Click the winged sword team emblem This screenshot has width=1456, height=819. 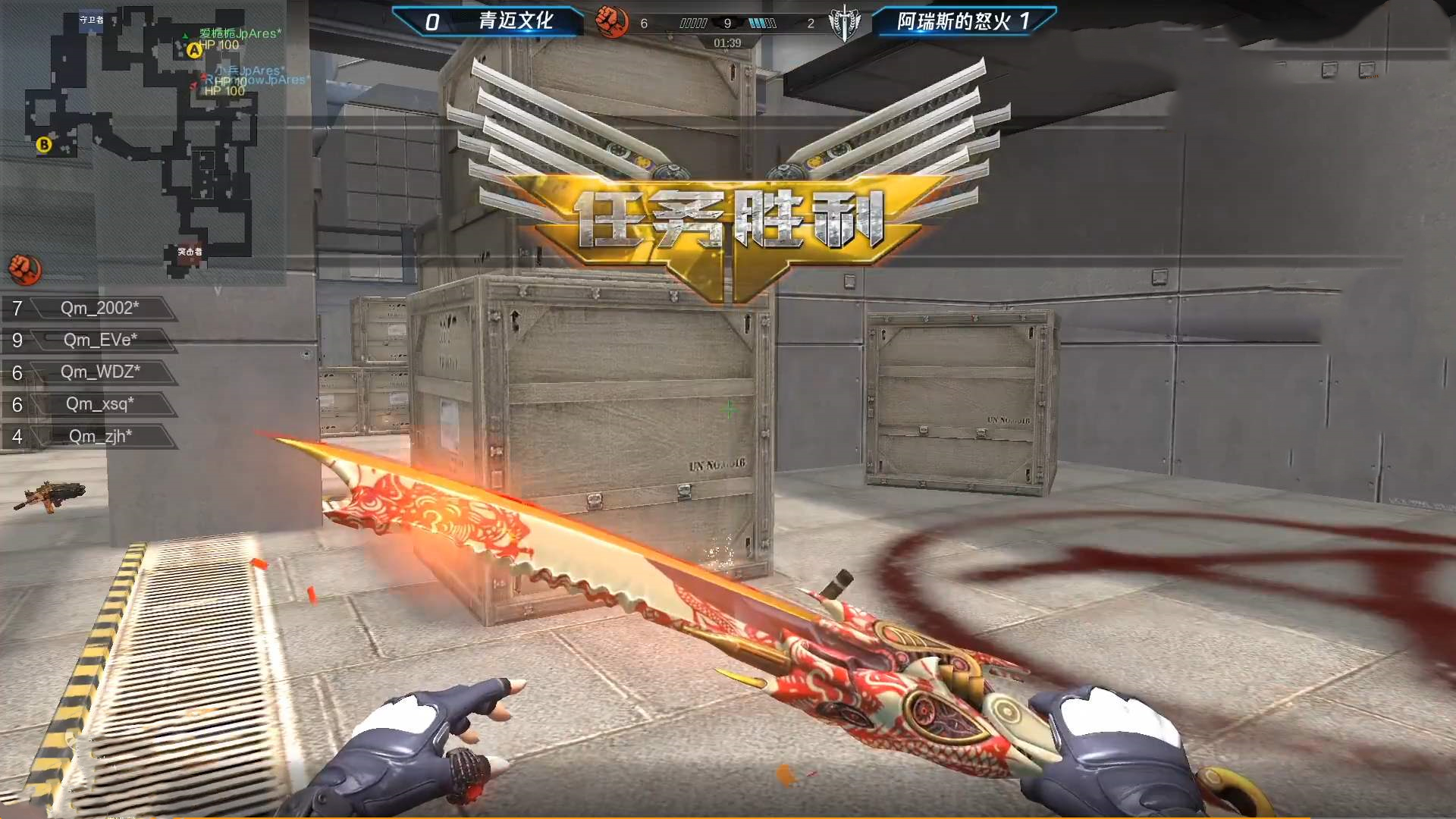pos(844,23)
